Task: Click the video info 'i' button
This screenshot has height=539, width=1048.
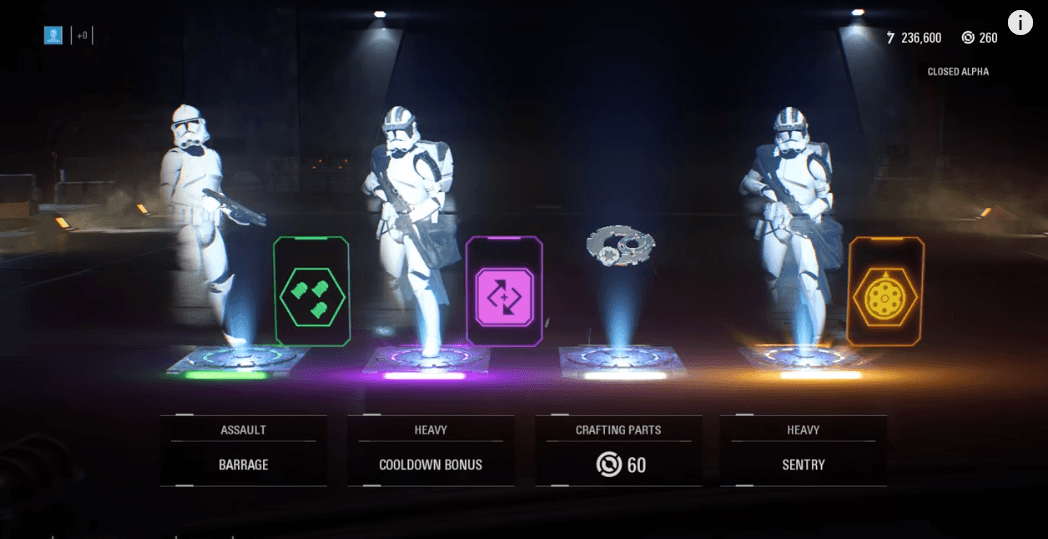Action: [x=1020, y=22]
